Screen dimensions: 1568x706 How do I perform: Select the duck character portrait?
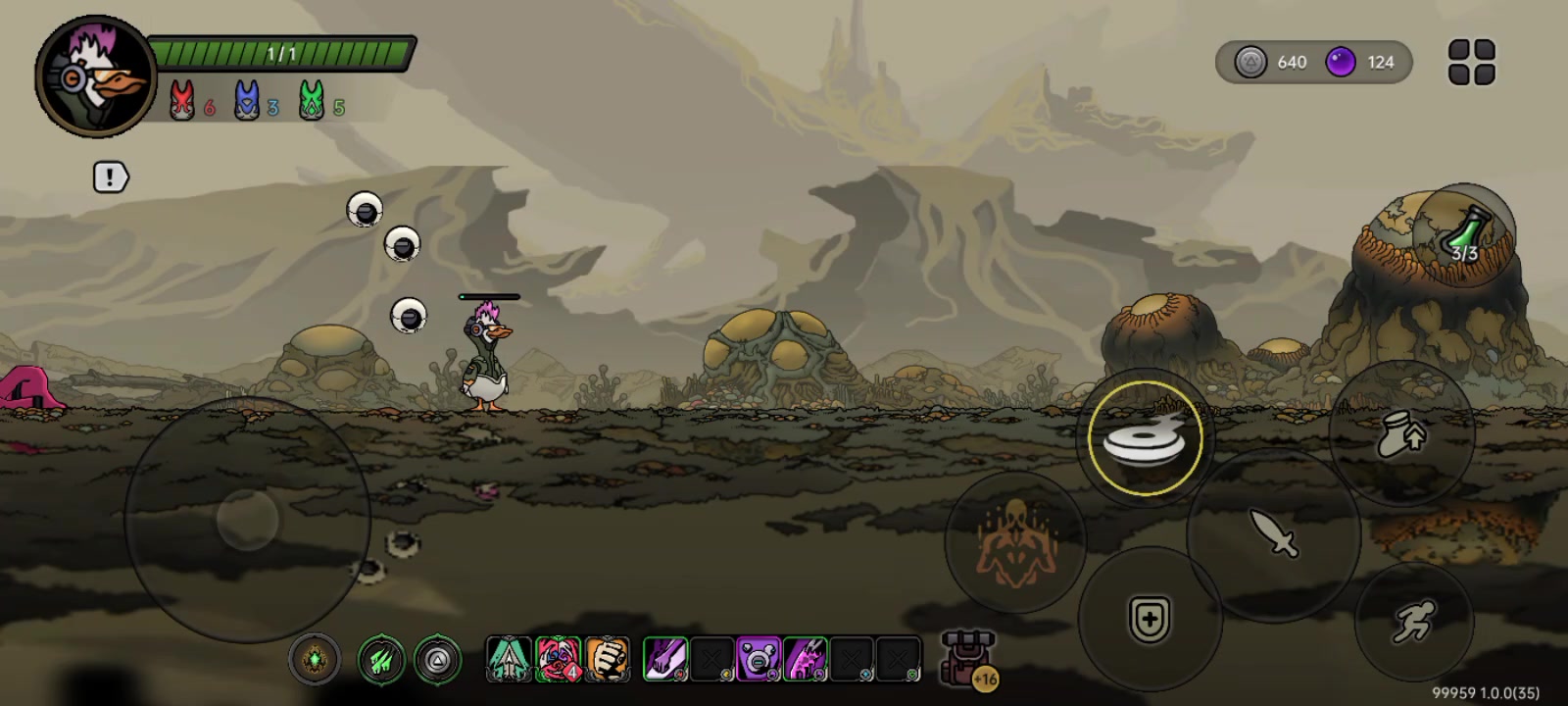pos(95,76)
